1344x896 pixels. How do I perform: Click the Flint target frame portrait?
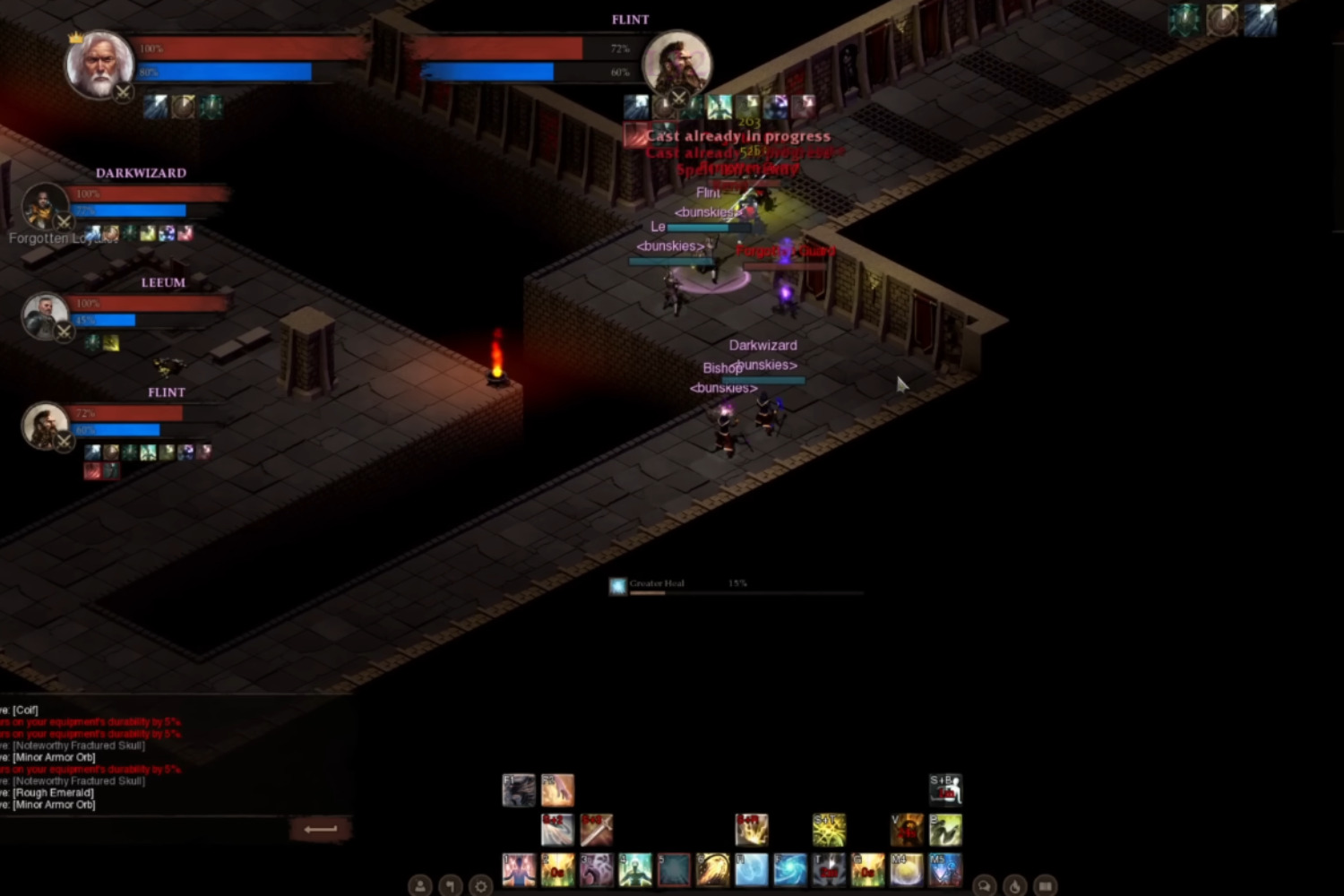(x=676, y=65)
